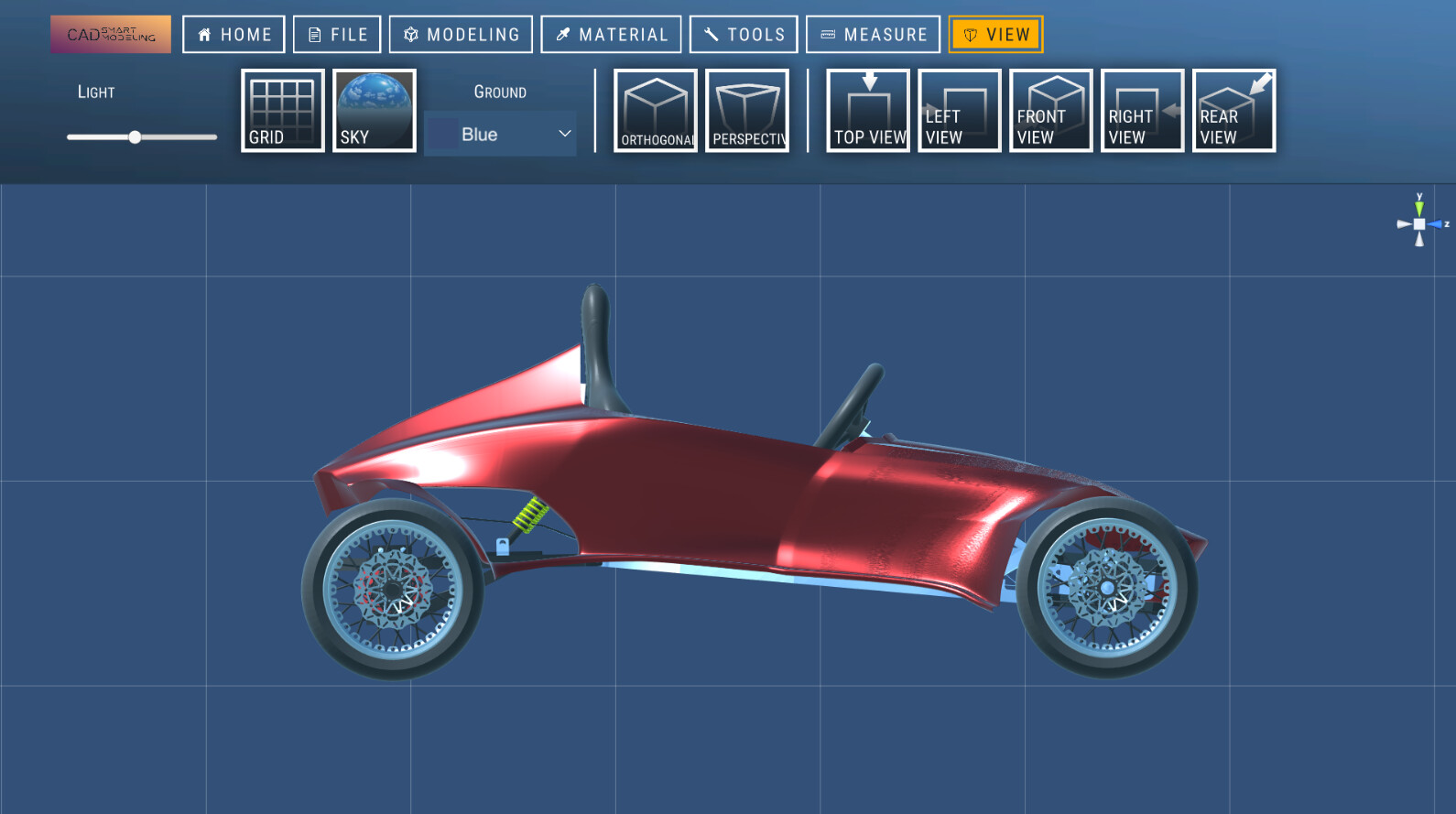Switch to Perspective projection
The height and width of the screenshot is (814, 1456).
(747, 110)
